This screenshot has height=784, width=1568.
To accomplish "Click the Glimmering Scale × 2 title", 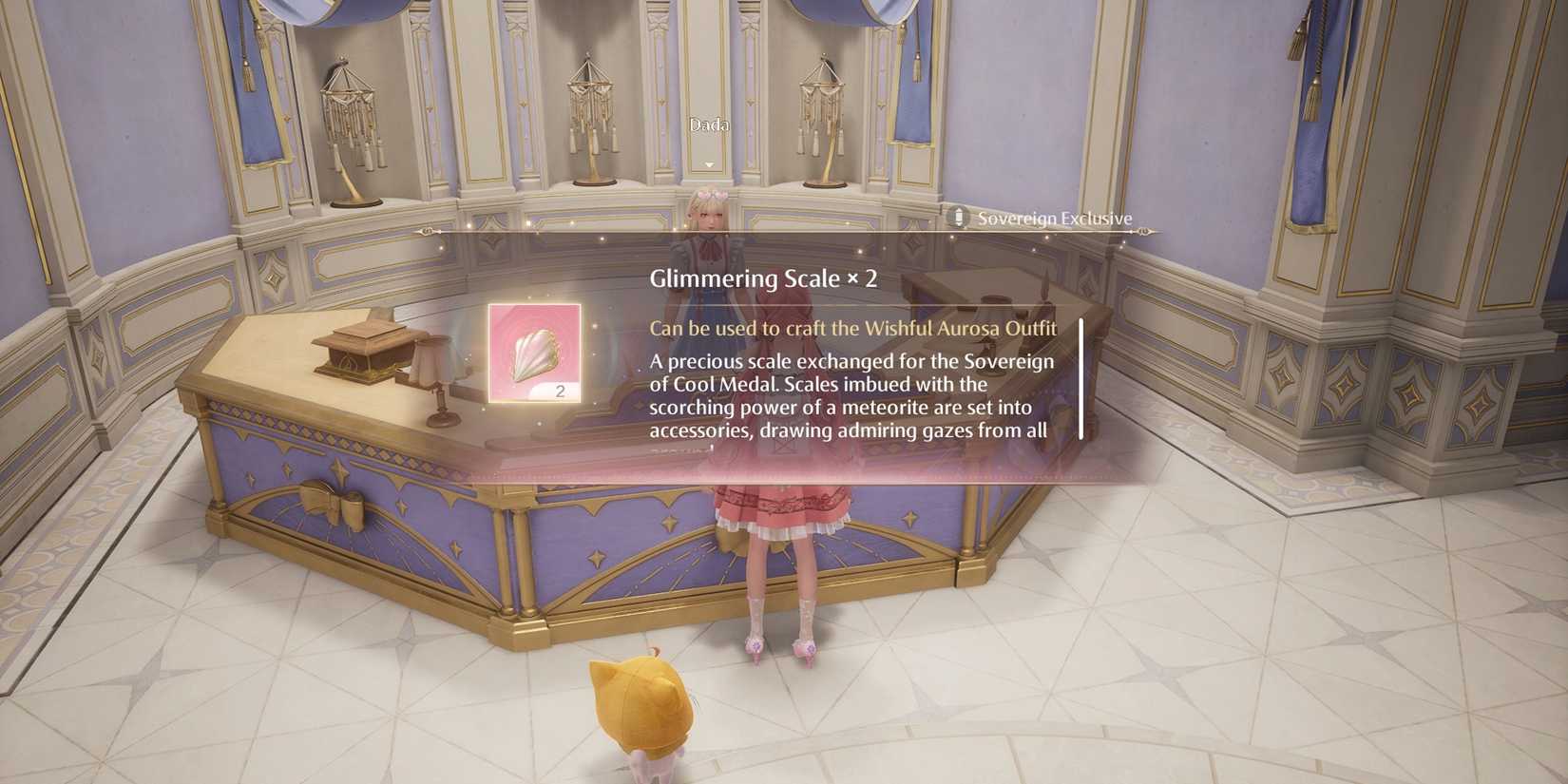I will [x=763, y=278].
